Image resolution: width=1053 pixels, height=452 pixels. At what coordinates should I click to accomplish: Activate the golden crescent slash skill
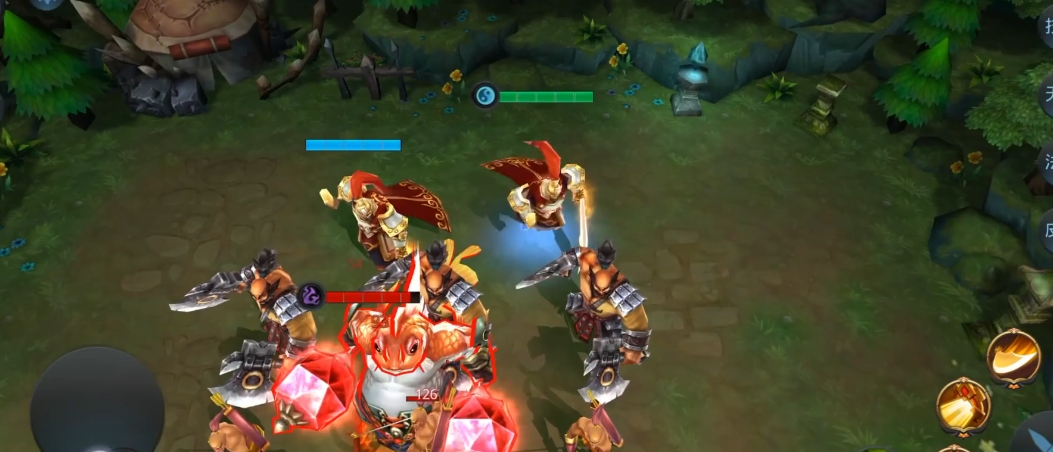point(1014,357)
